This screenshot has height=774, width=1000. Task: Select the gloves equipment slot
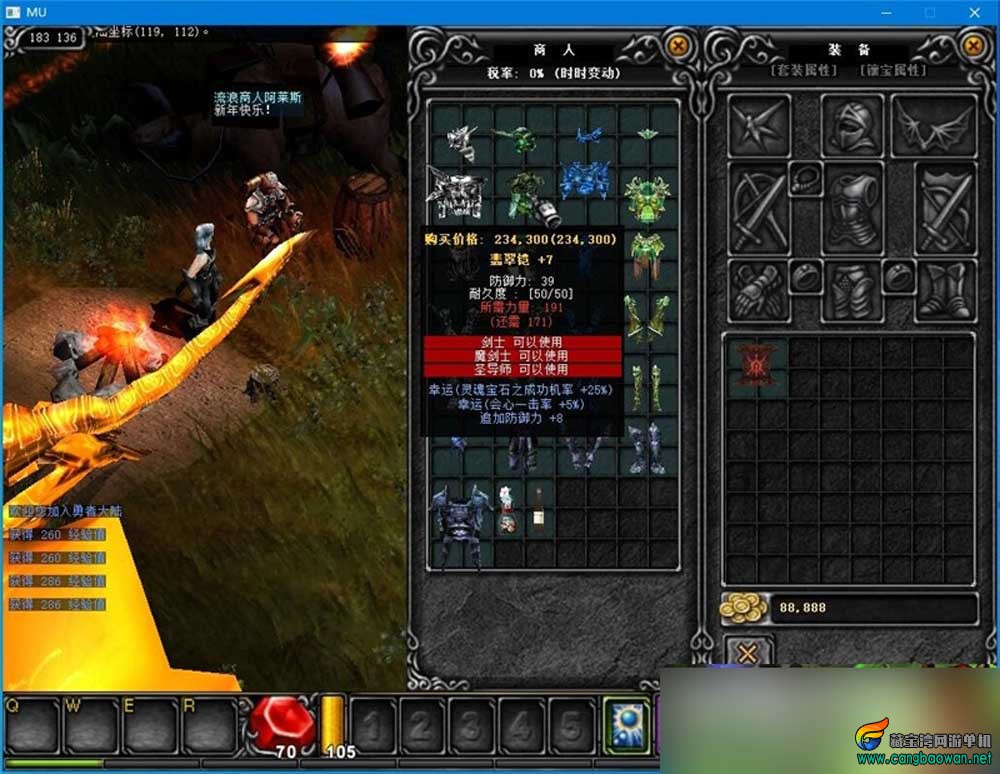point(758,290)
